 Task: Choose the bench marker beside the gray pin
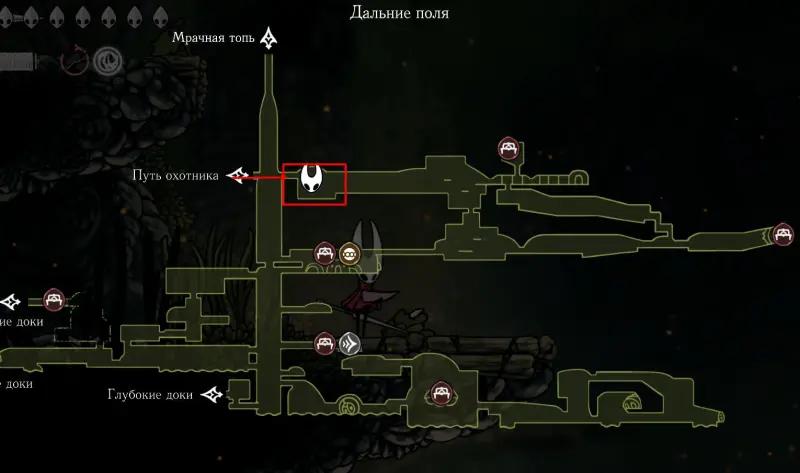(324, 343)
